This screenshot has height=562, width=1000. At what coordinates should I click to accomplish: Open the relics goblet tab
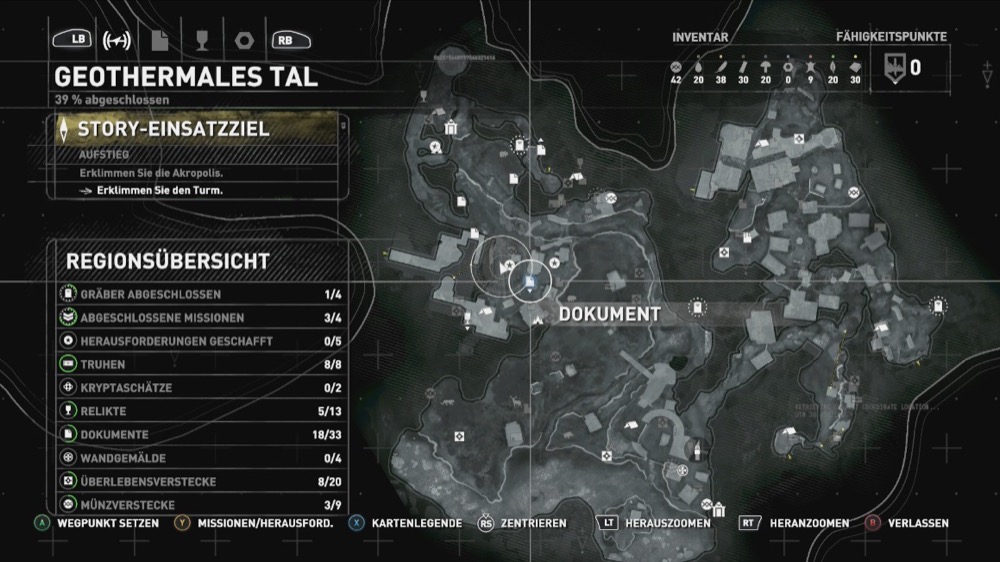coord(200,41)
